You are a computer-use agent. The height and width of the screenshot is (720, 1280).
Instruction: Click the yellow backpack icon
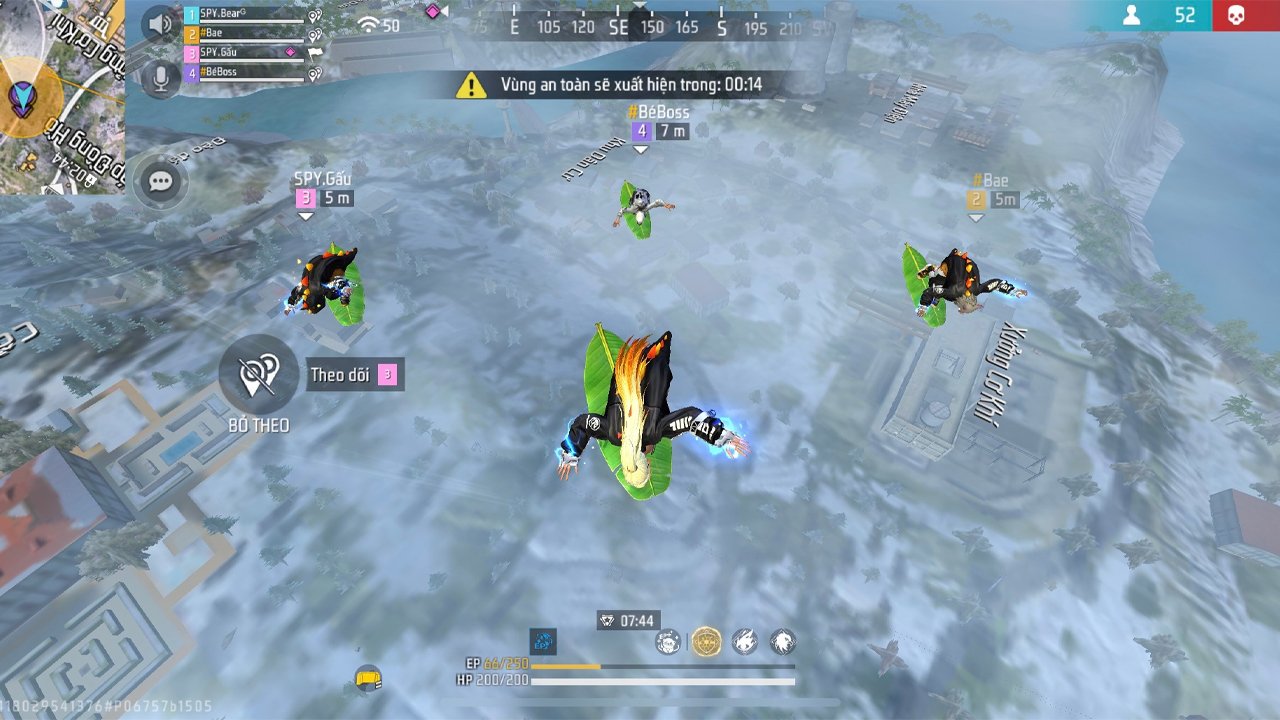pyautogui.click(x=368, y=679)
